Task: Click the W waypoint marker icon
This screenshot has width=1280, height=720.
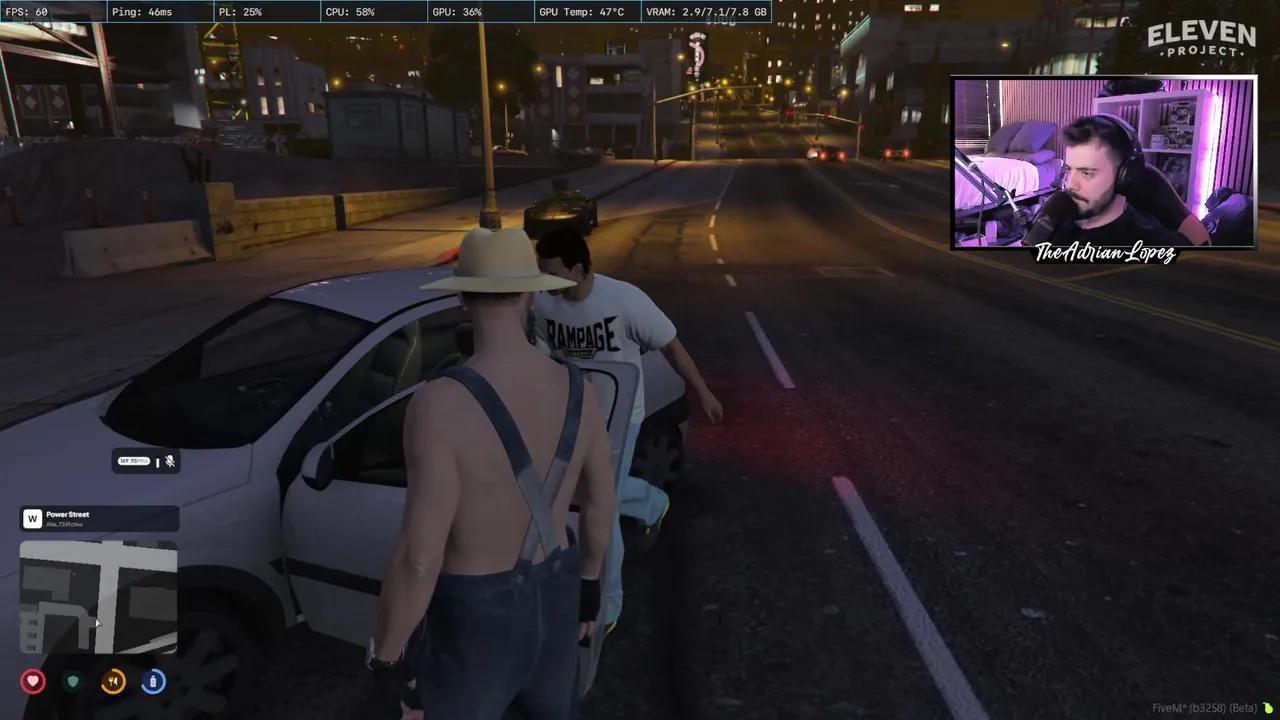Action: (x=31, y=518)
